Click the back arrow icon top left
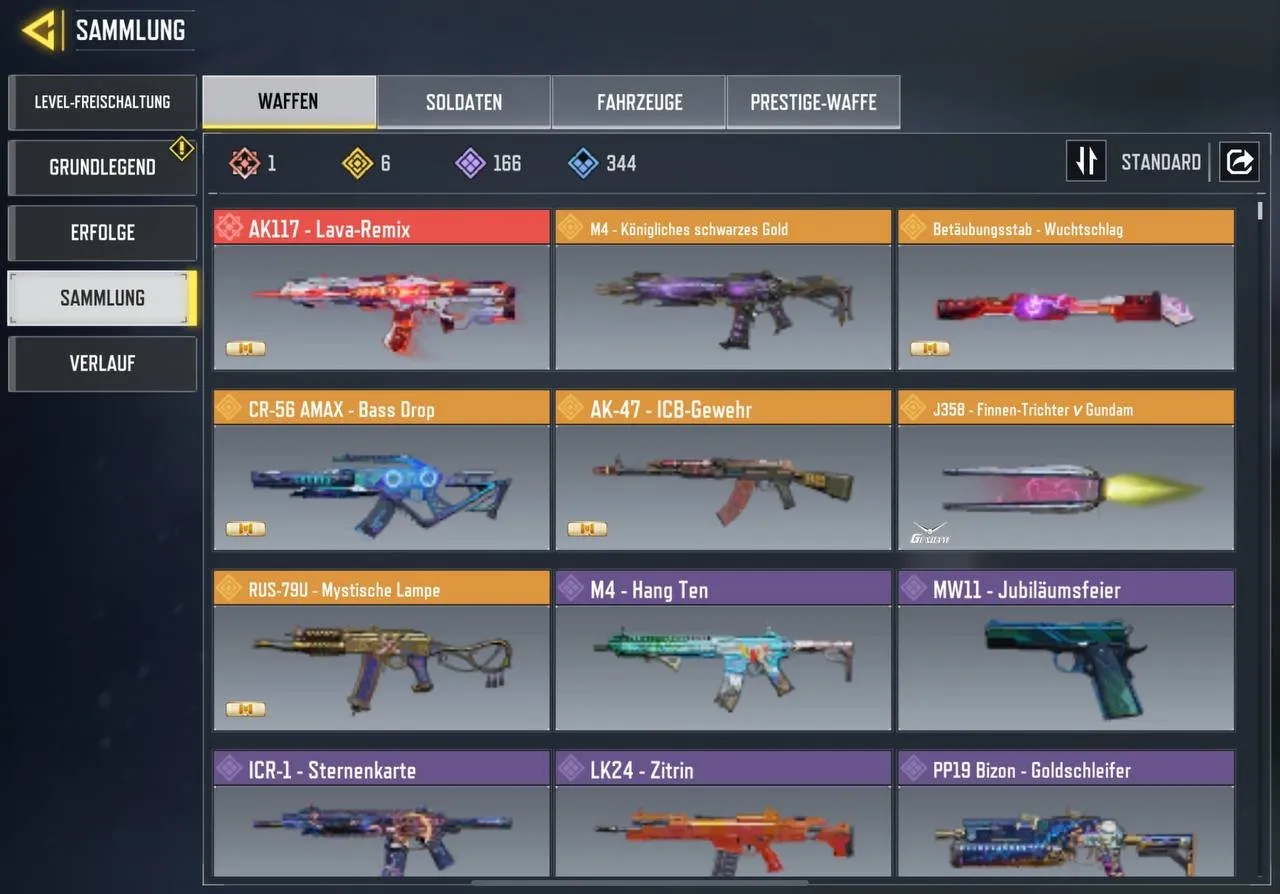Image resolution: width=1280 pixels, height=894 pixels. coord(40,30)
